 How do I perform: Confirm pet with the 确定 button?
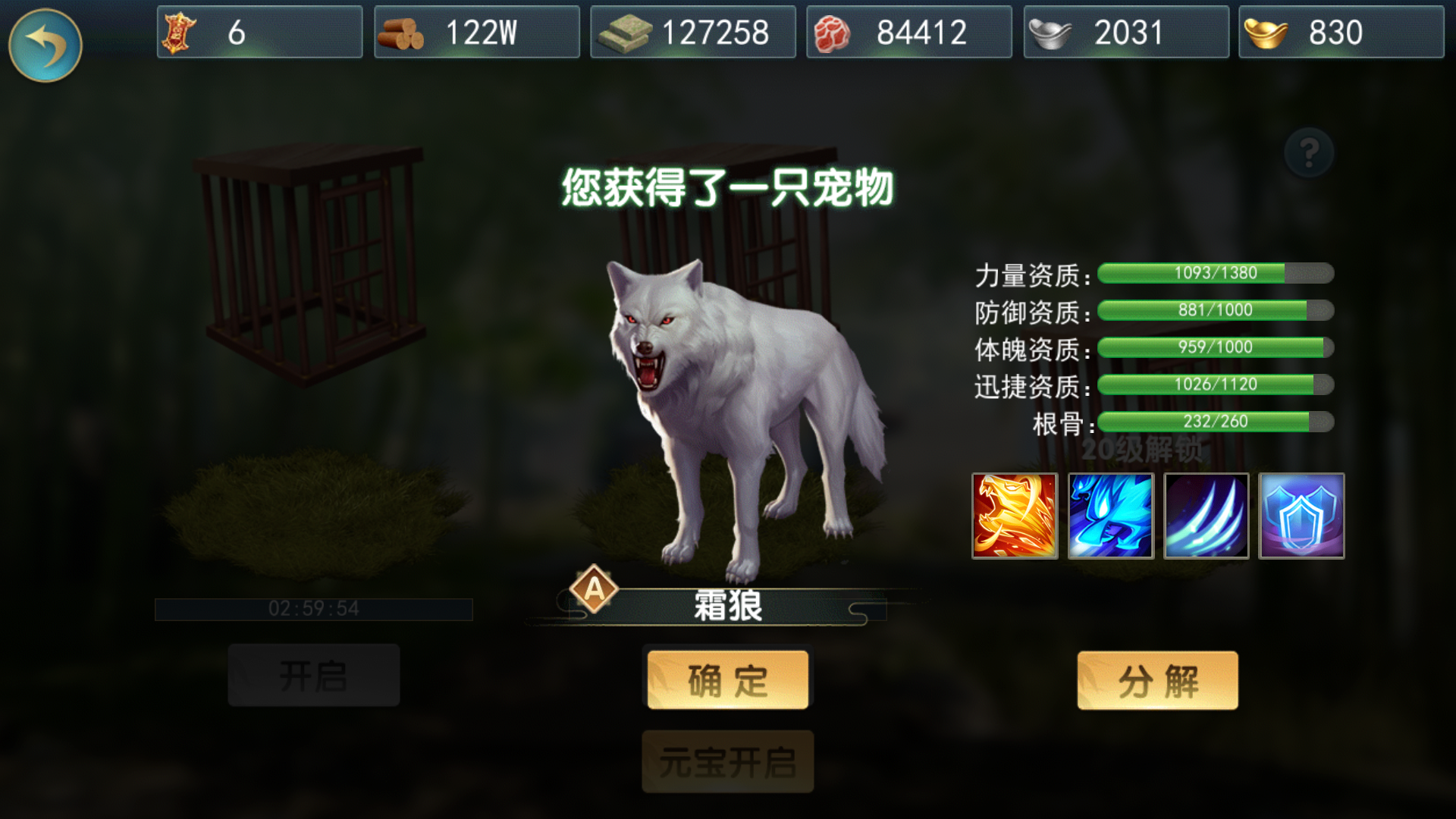[726, 679]
